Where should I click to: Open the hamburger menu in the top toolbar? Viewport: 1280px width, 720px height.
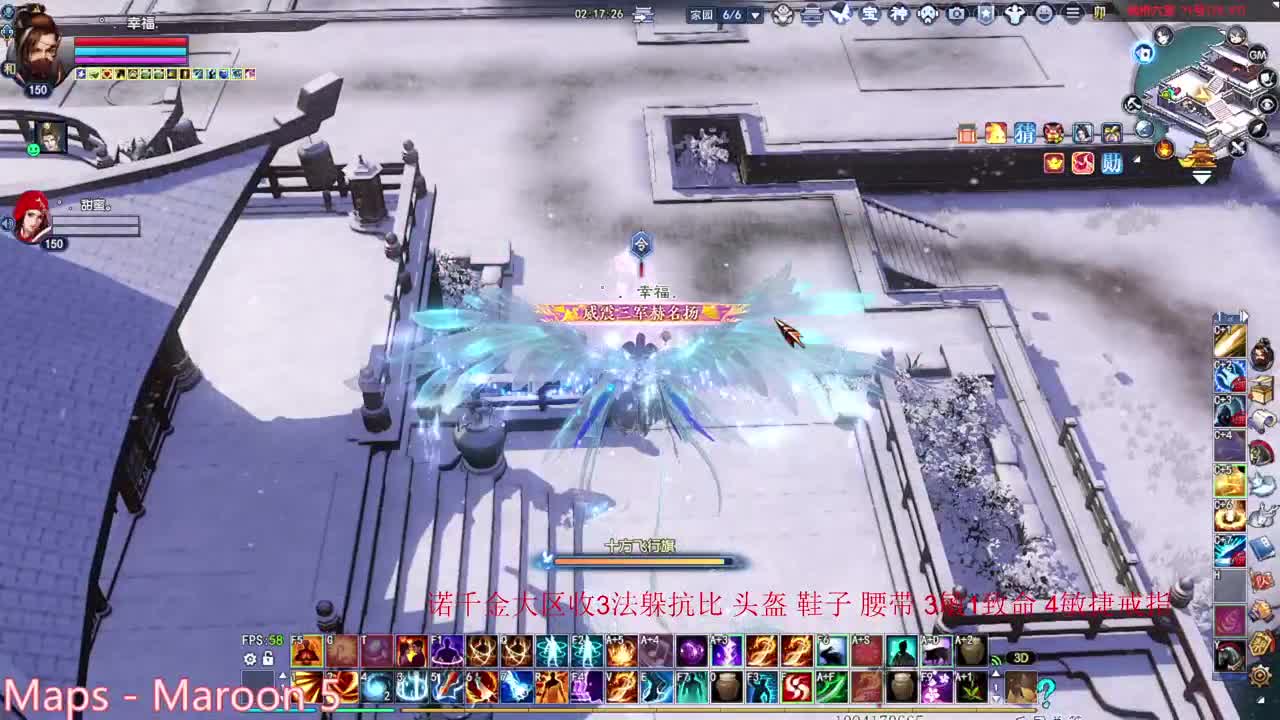tap(1072, 13)
